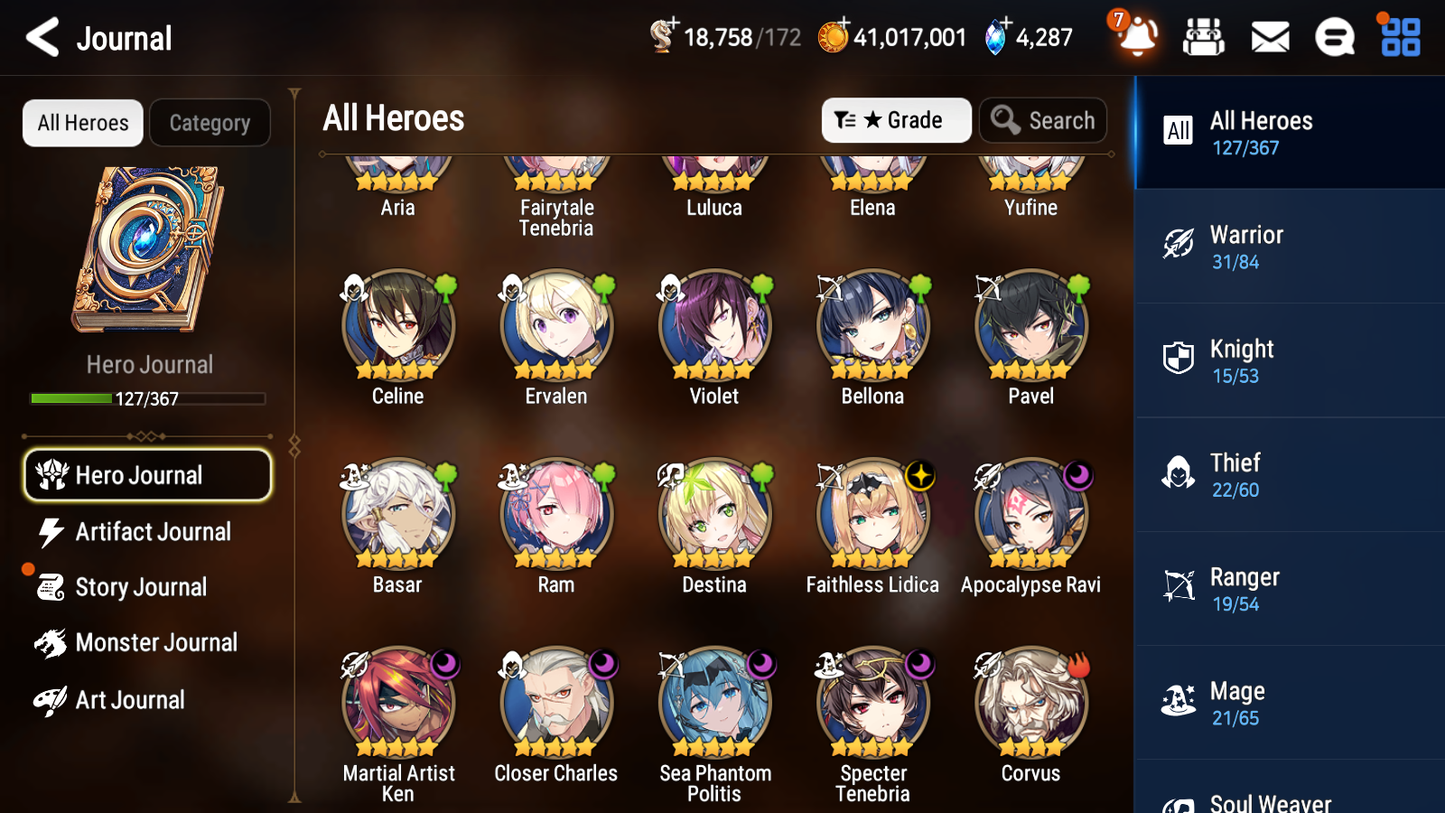Open the mail inbox icon

[1269, 36]
